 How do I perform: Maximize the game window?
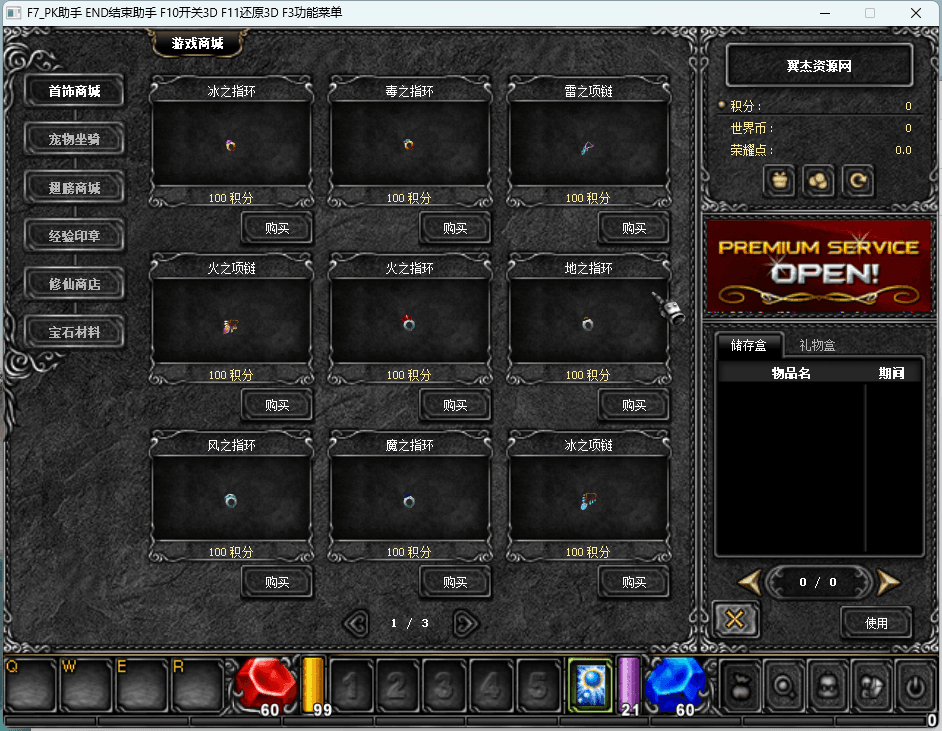tap(870, 13)
